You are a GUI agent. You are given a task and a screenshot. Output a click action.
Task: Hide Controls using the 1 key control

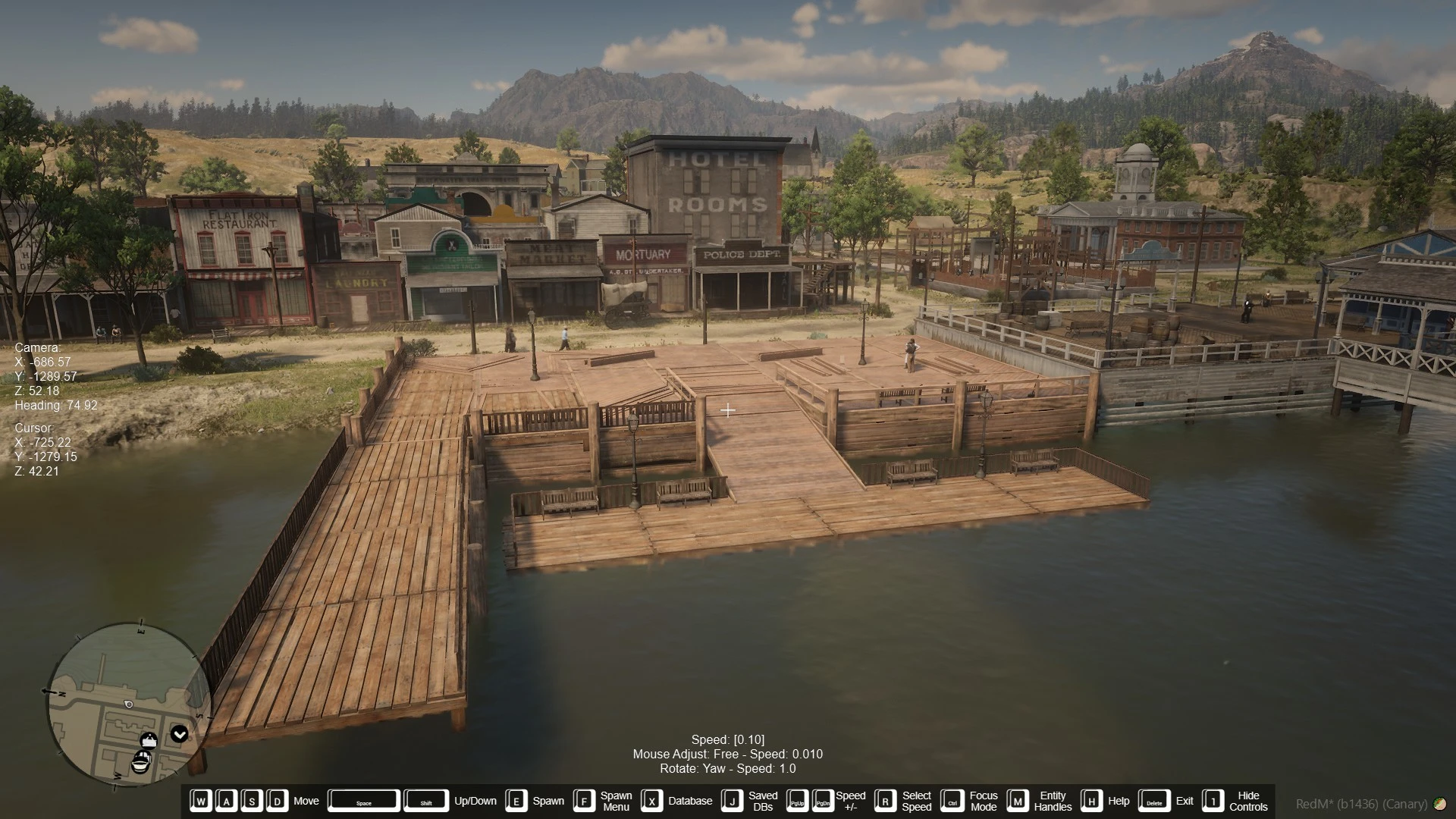click(1212, 801)
